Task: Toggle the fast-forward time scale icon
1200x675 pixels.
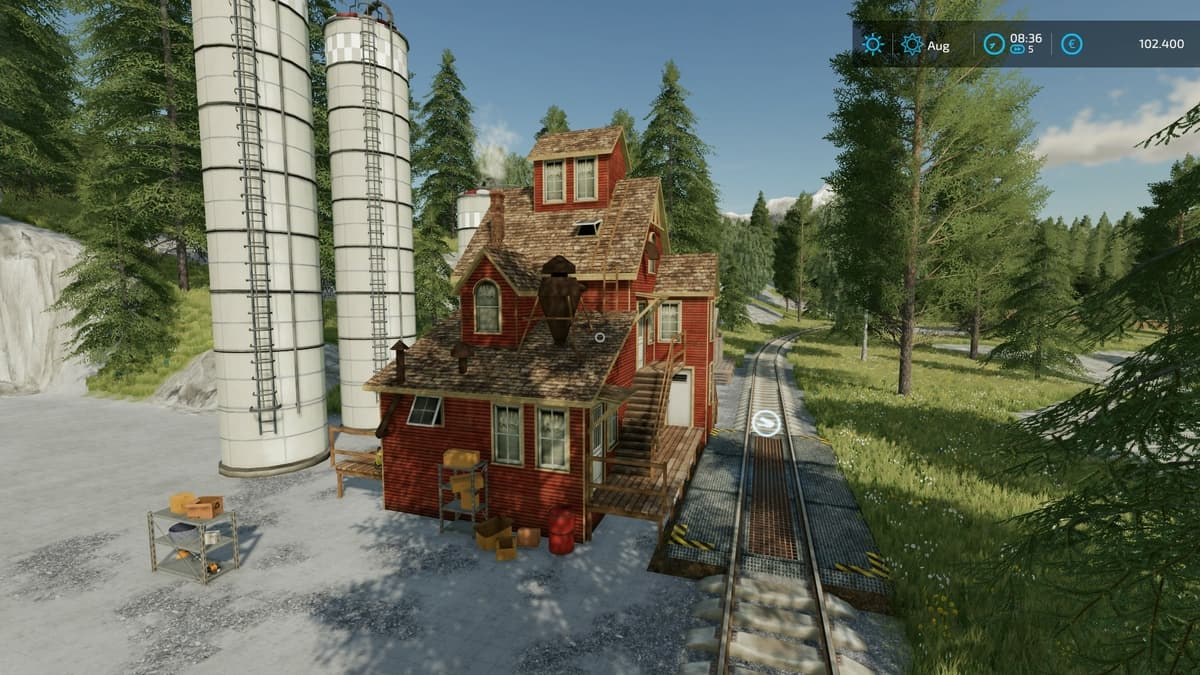Action: (x=1017, y=49)
